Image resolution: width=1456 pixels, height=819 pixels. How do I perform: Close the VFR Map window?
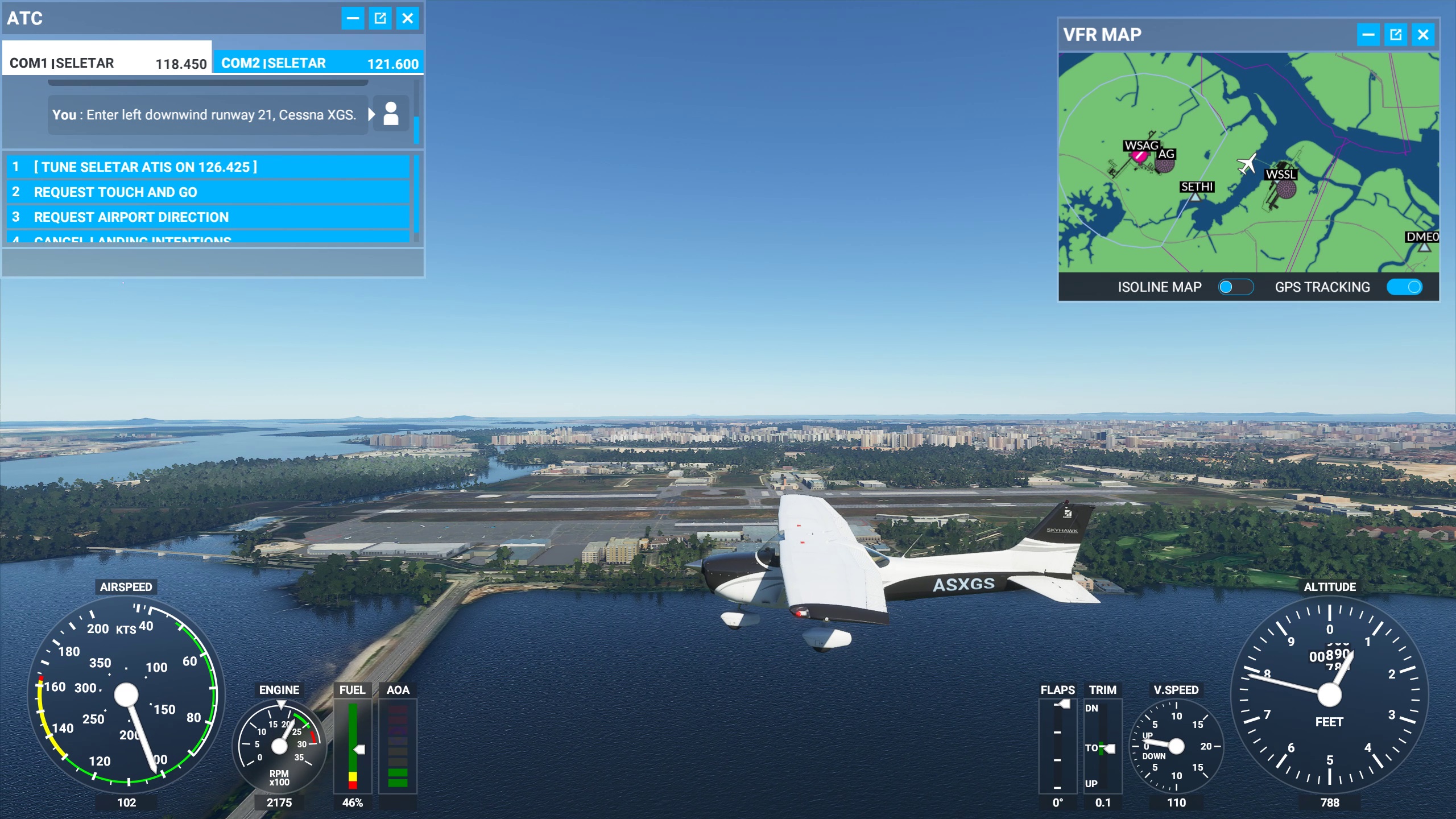[x=1423, y=35]
